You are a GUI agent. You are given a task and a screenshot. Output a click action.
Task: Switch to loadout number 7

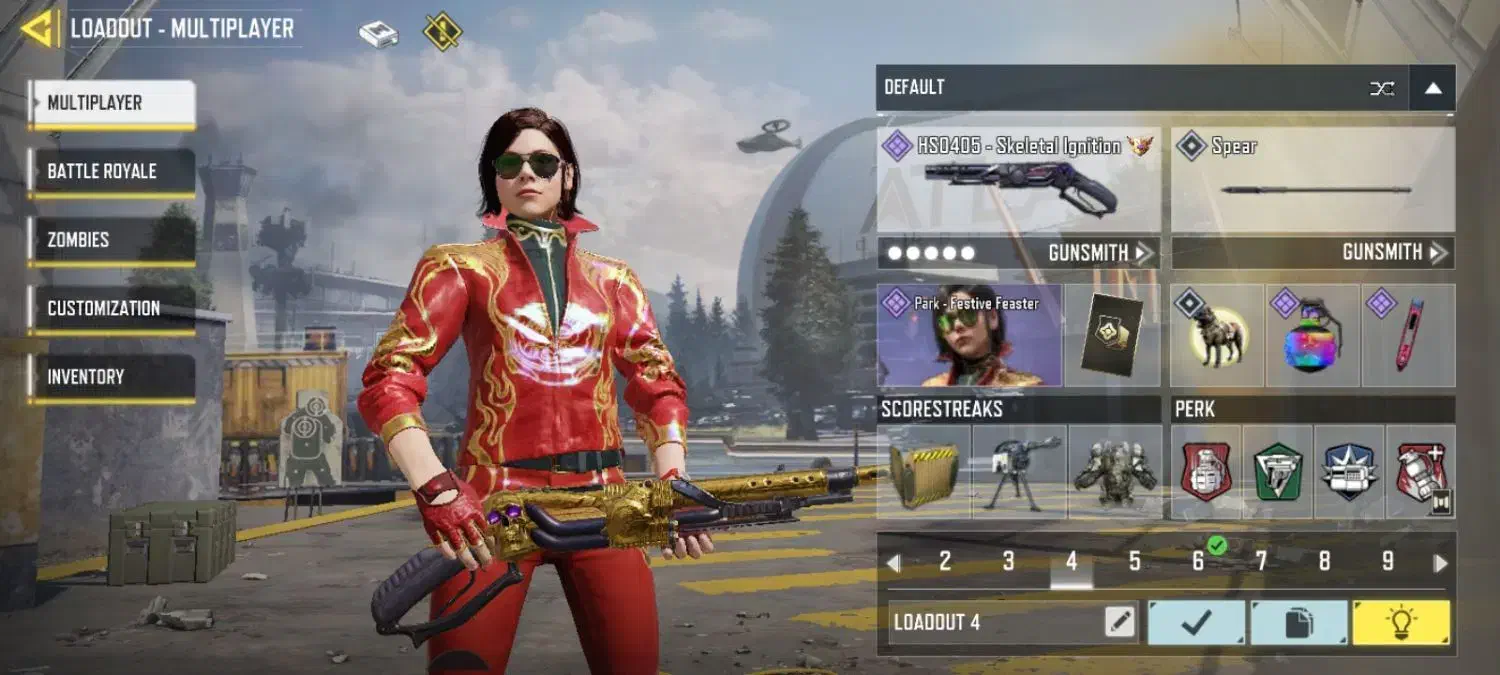coord(1261,562)
